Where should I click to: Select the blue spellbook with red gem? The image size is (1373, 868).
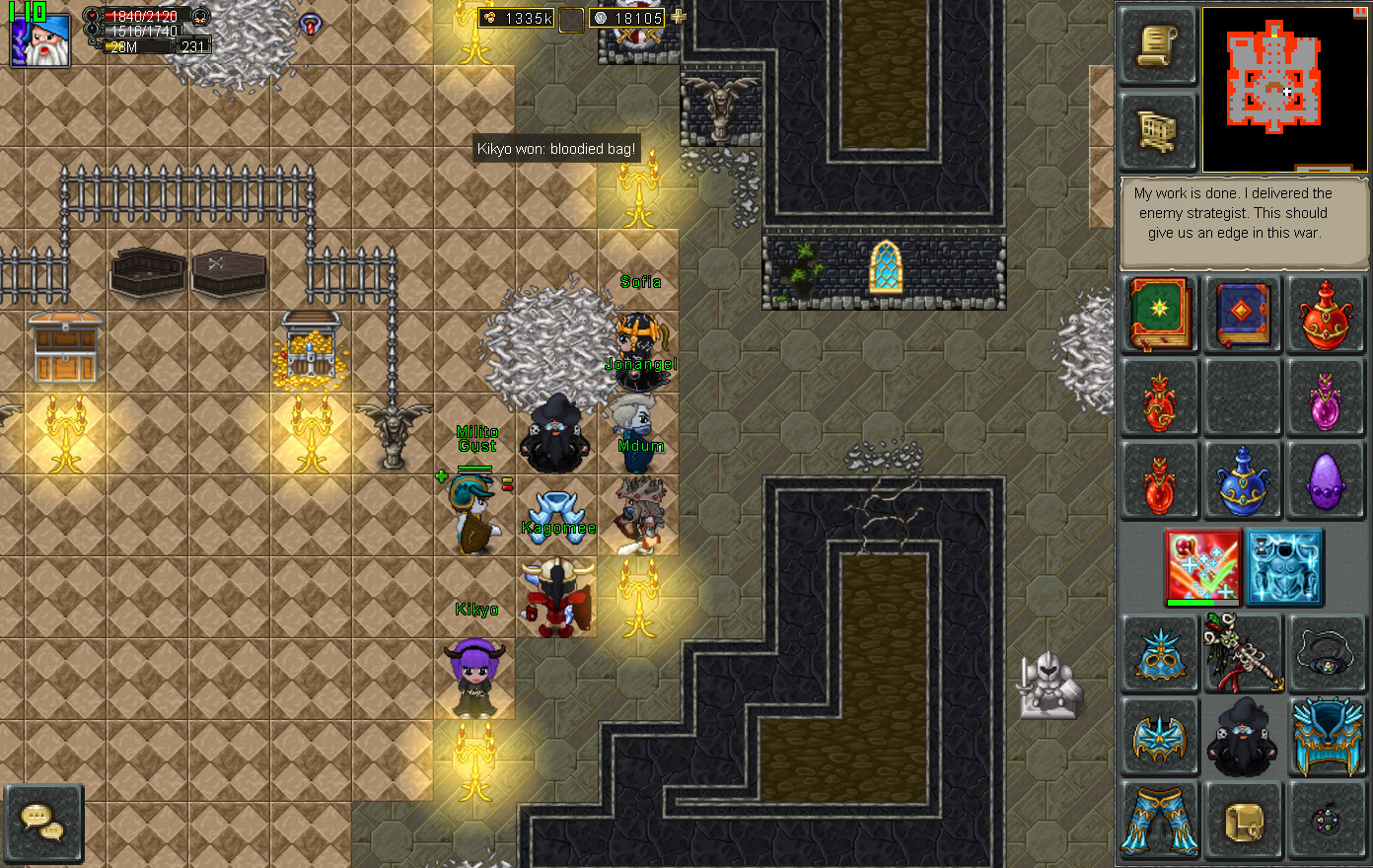click(x=1243, y=315)
